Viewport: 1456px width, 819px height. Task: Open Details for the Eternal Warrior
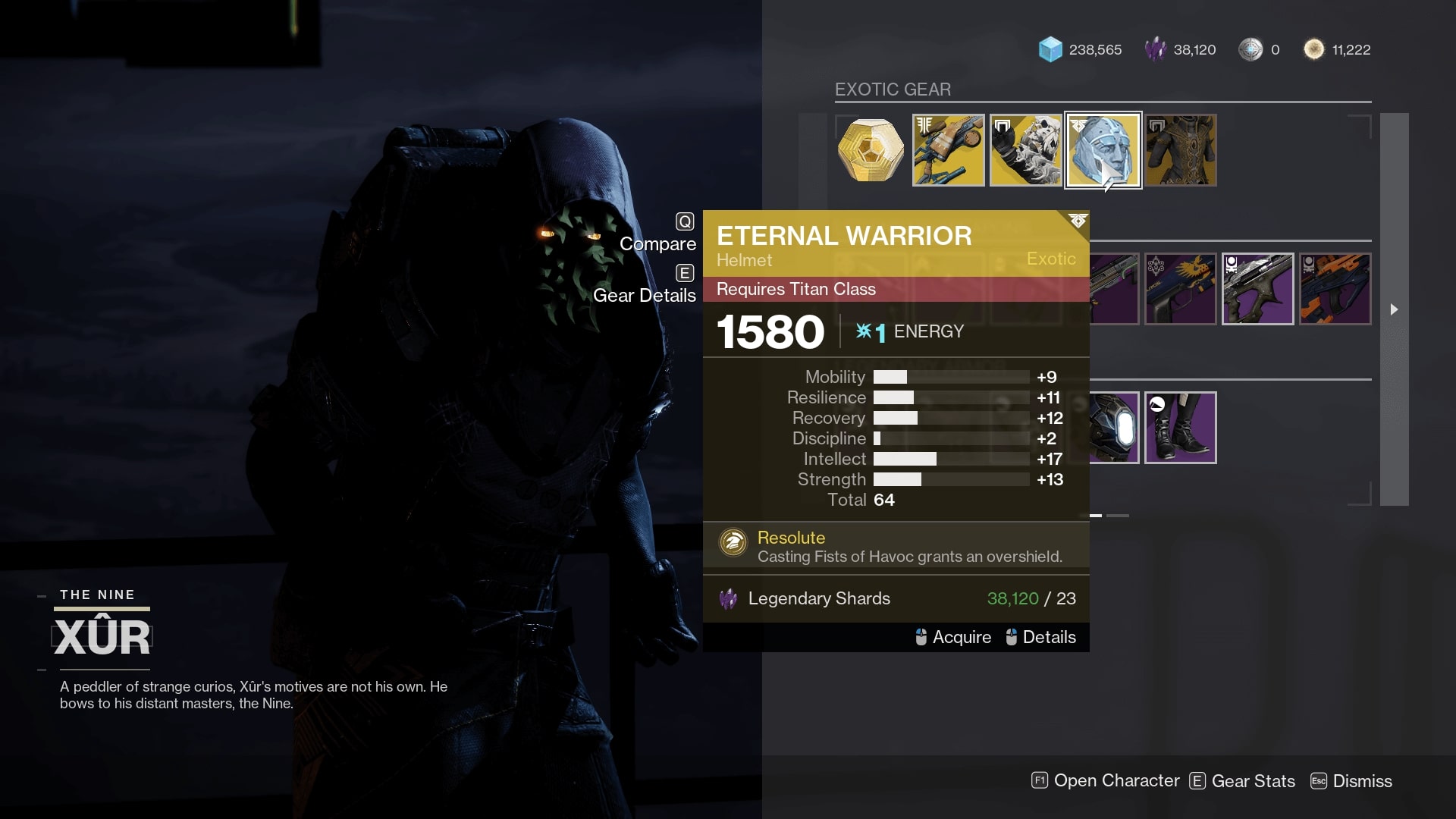(x=1050, y=637)
